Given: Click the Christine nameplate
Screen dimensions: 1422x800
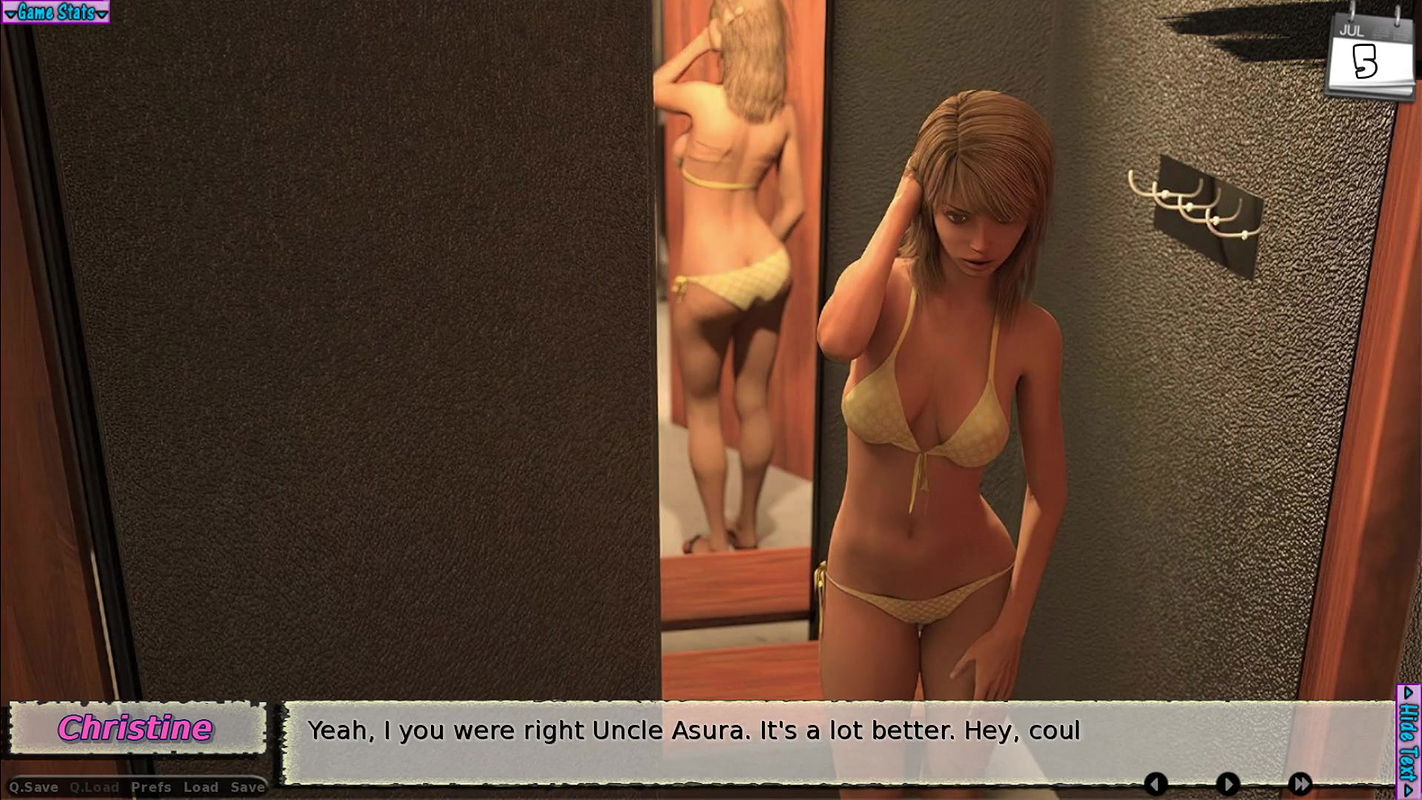Looking at the screenshot, I should [x=136, y=729].
